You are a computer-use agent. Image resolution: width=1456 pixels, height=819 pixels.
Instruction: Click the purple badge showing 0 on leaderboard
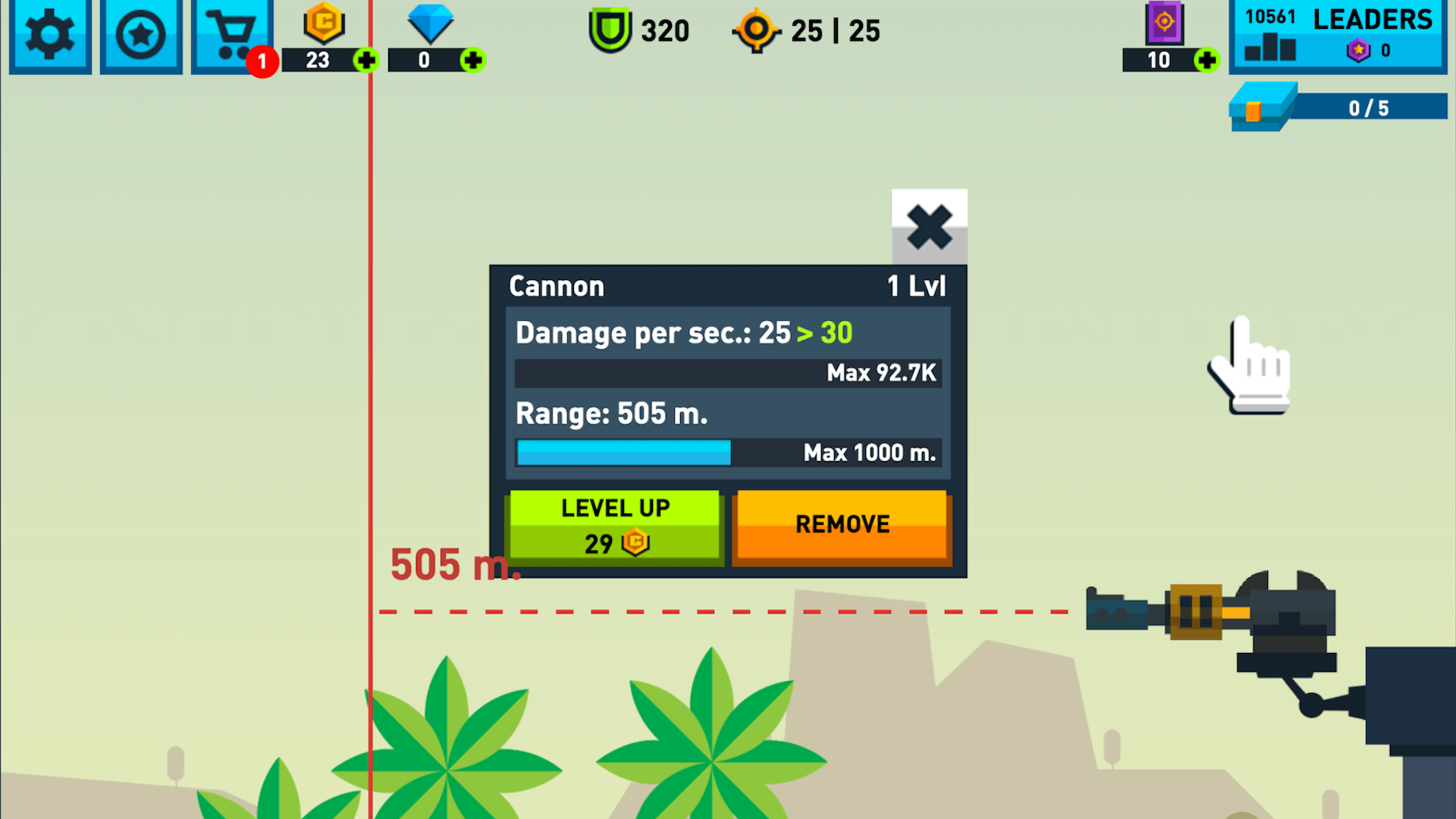click(x=1359, y=51)
